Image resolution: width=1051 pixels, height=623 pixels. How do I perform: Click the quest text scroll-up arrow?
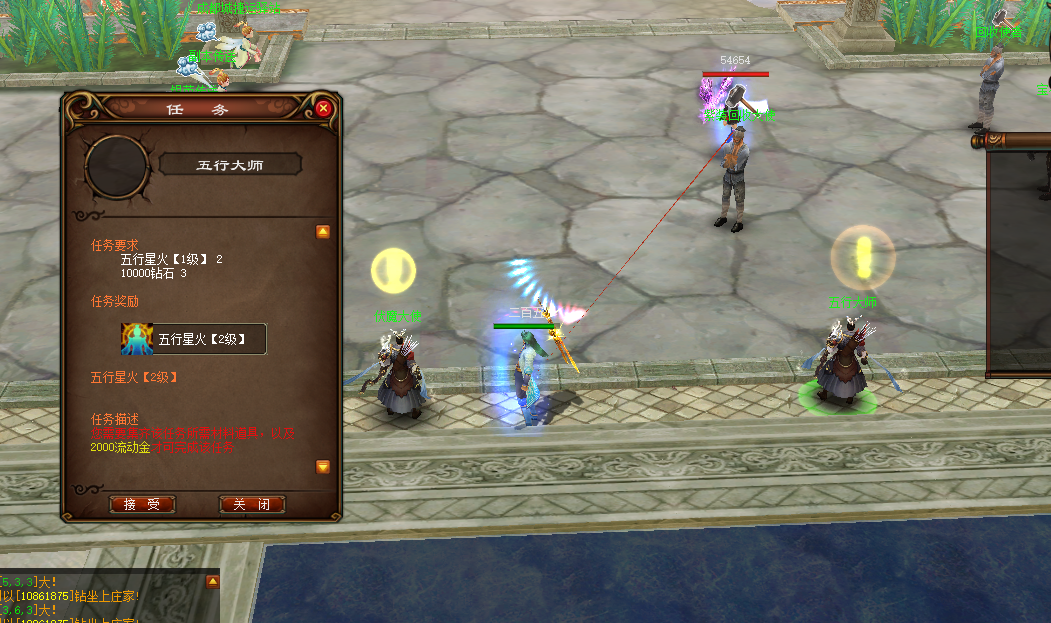pos(323,232)
